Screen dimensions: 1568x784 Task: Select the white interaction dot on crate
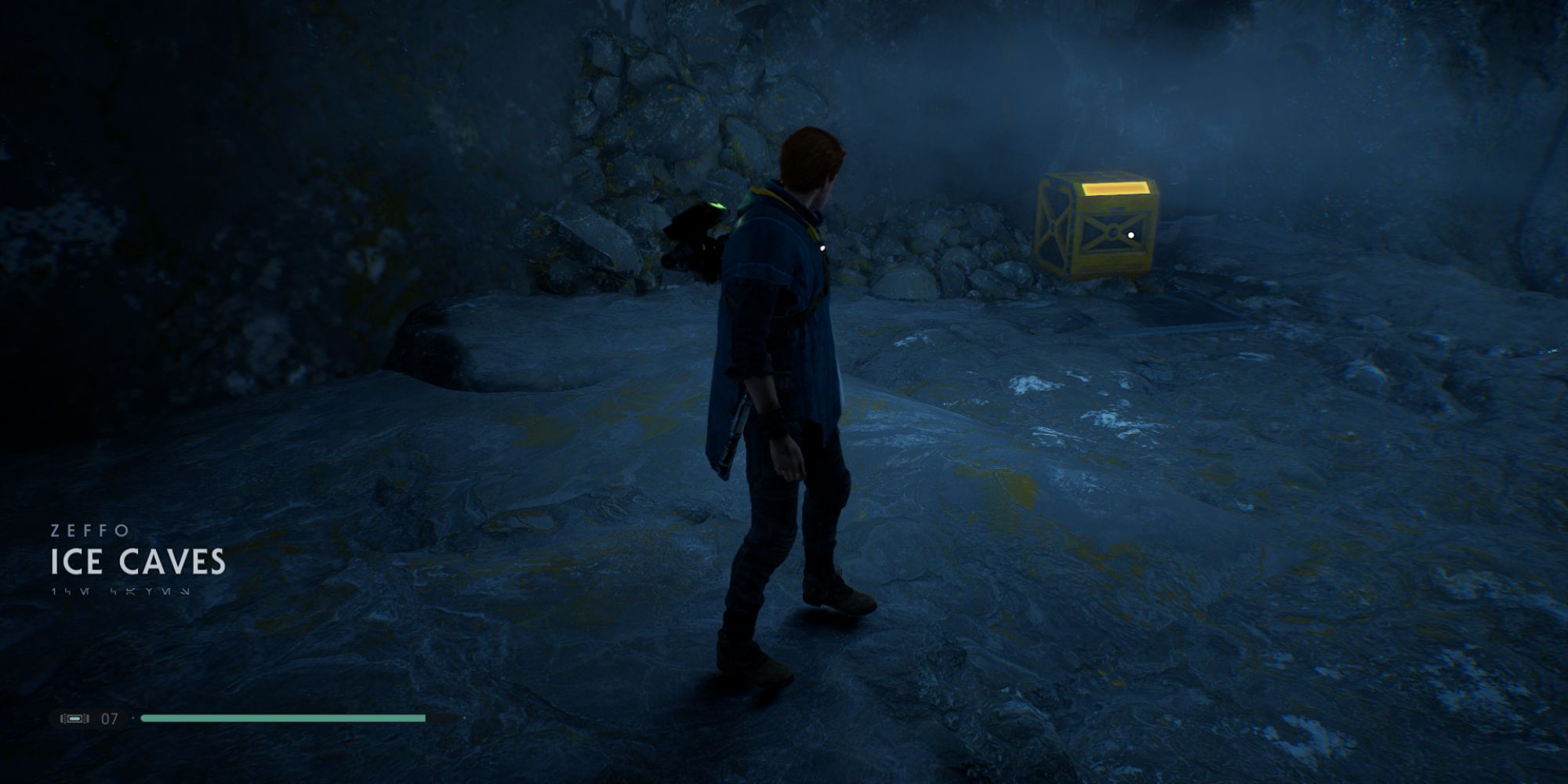(1131, 234)
